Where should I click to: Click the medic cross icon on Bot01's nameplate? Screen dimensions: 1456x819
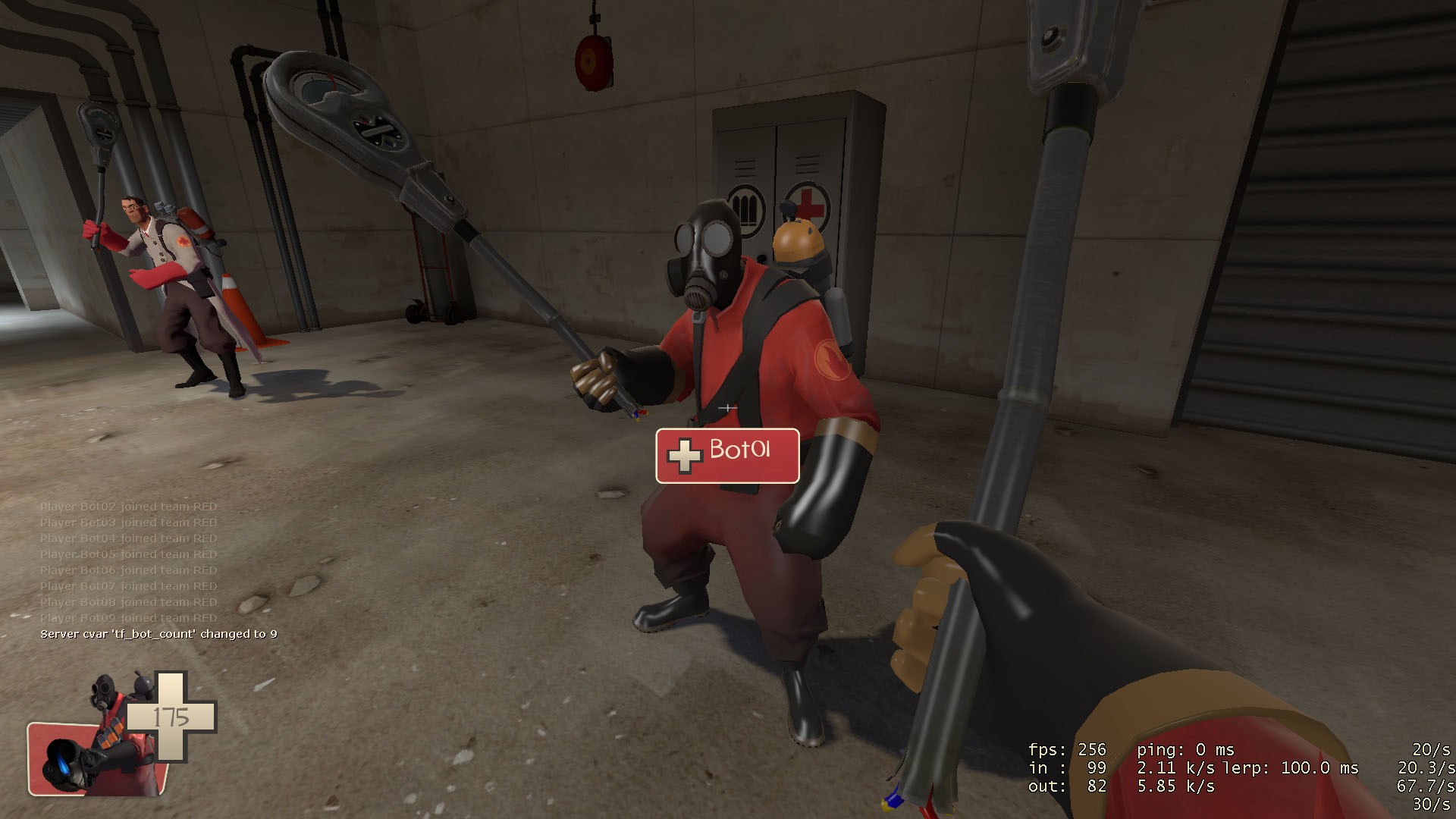[x=685, y=456]
